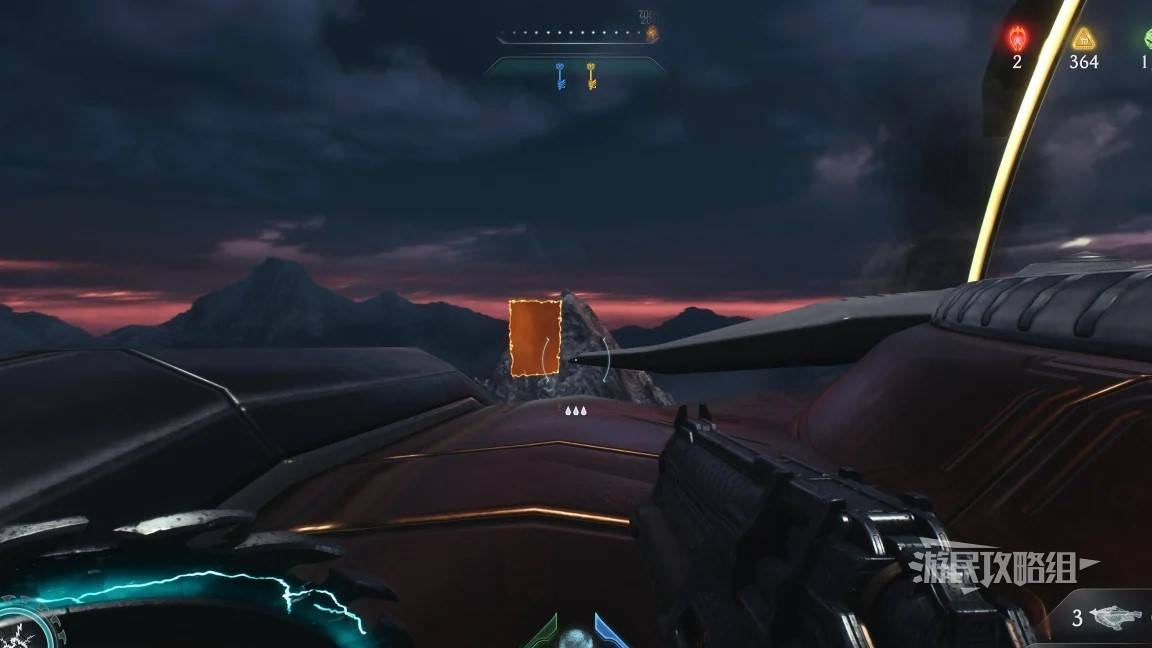This screenshot has height=648, width=1152.
Task: Select the equipped weapon slot icon
Action: click(1111, 618)
